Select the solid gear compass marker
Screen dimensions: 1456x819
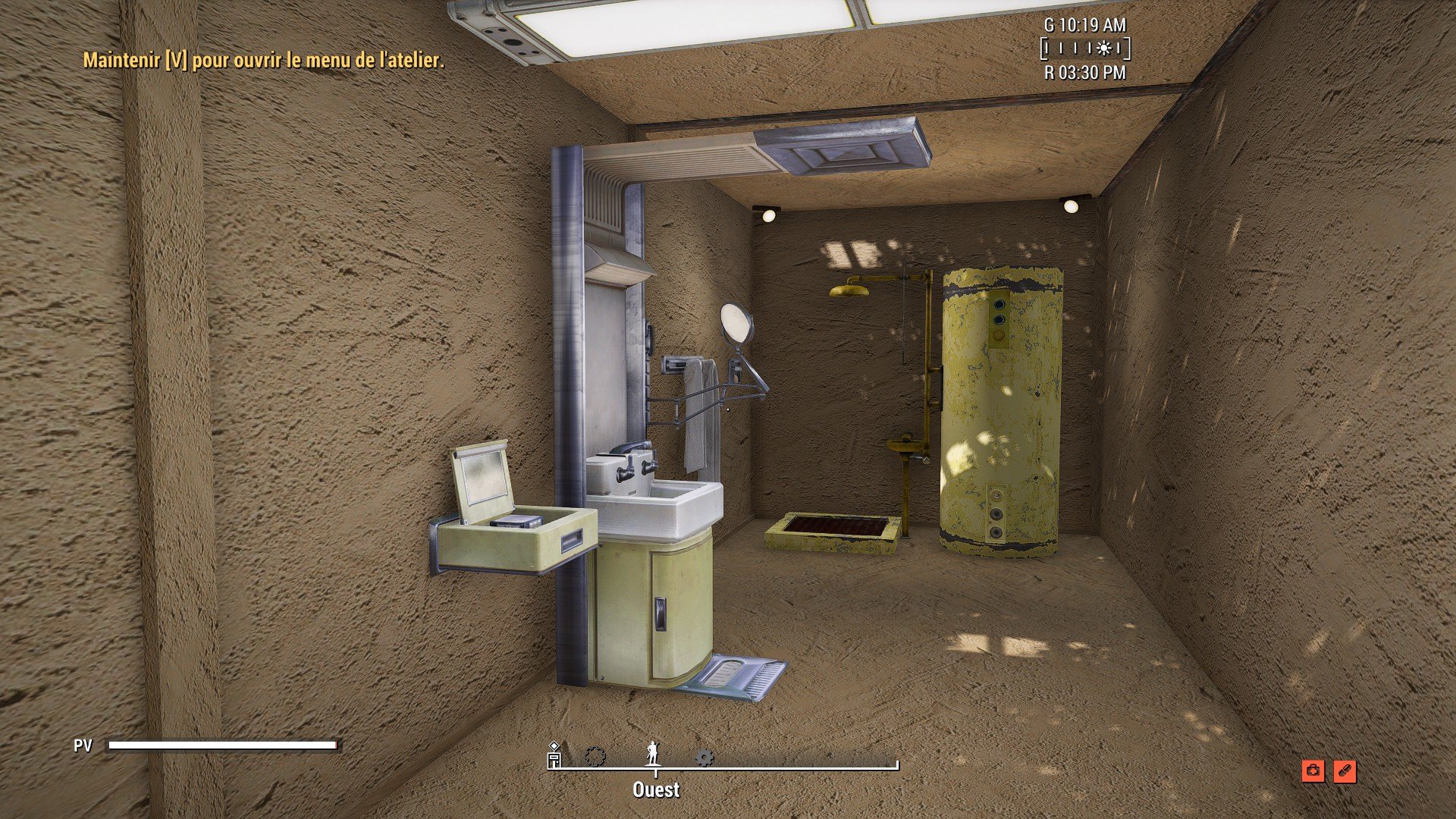(704, 757)
